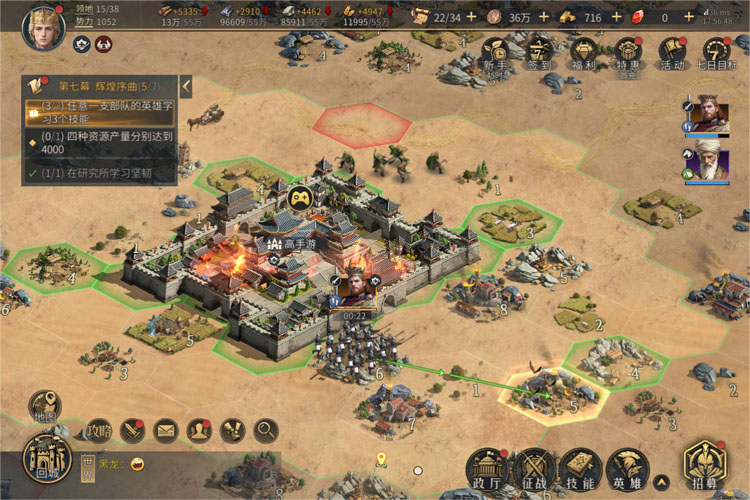Open the 攻略 strategy guide

coord(98,431)
